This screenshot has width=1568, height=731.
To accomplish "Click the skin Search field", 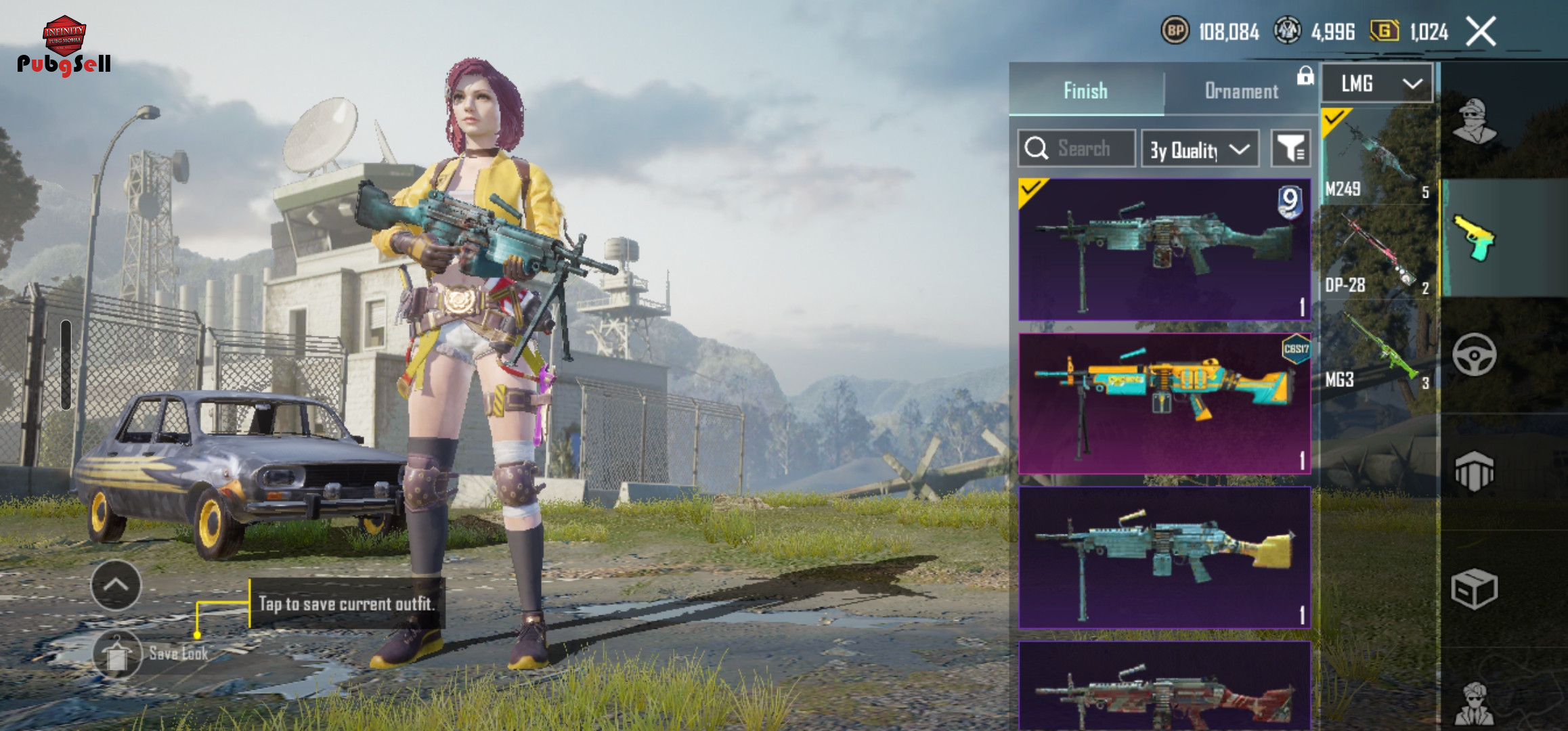I will coord(1076,148).
